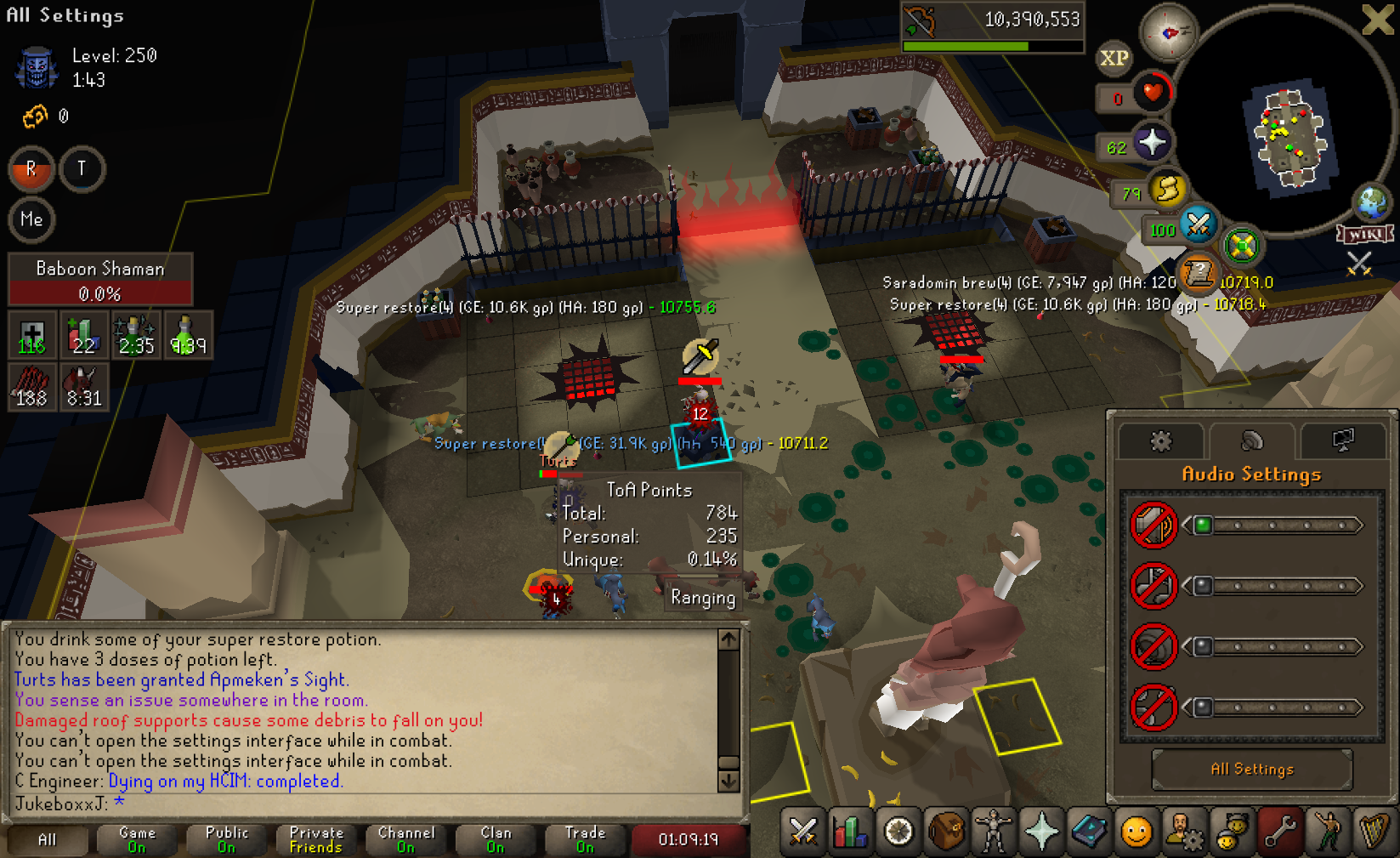Open the inventory backpack tab
1400x858 pixels.
945,832
